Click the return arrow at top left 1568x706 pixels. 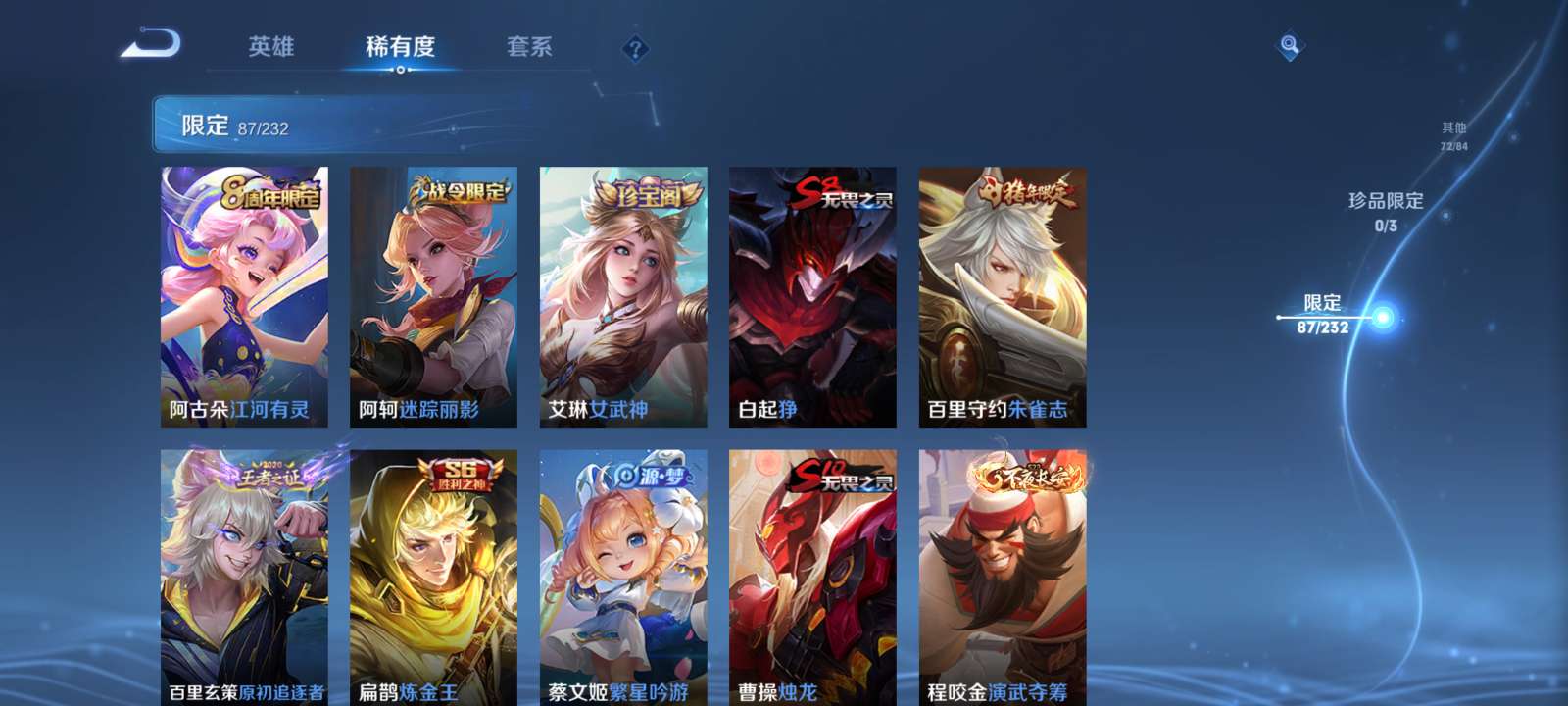pyautogui.click(x=157, y=41)
